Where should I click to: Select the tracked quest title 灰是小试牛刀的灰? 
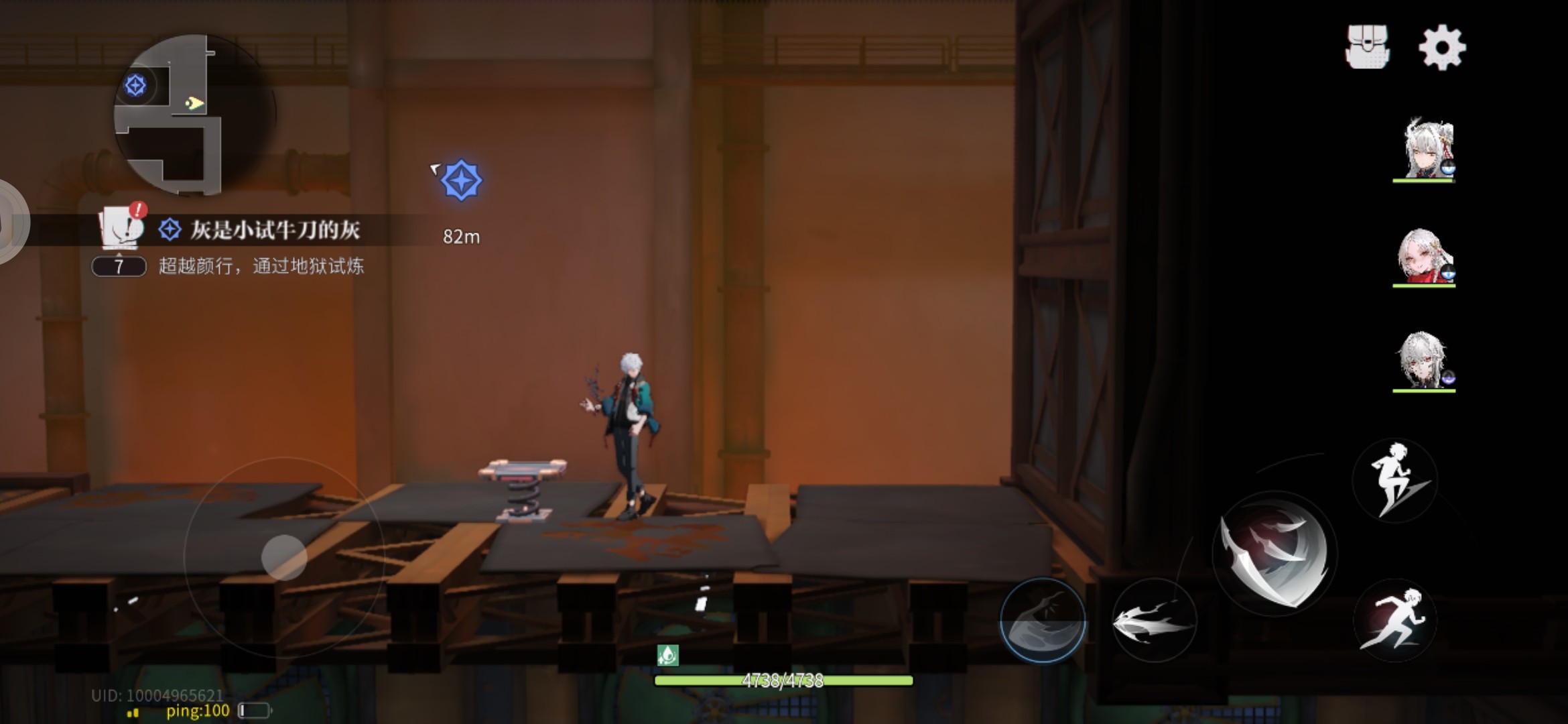[275, 231]
